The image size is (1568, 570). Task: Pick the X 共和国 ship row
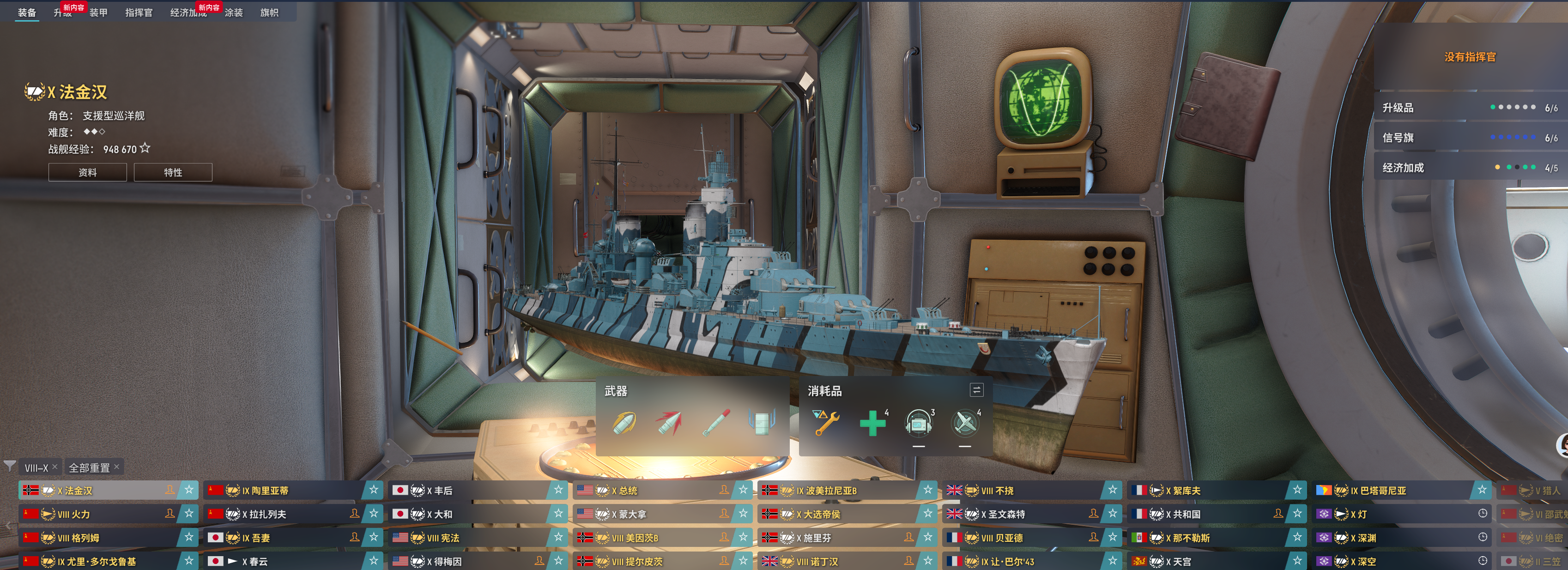[x=1205, y=514]
